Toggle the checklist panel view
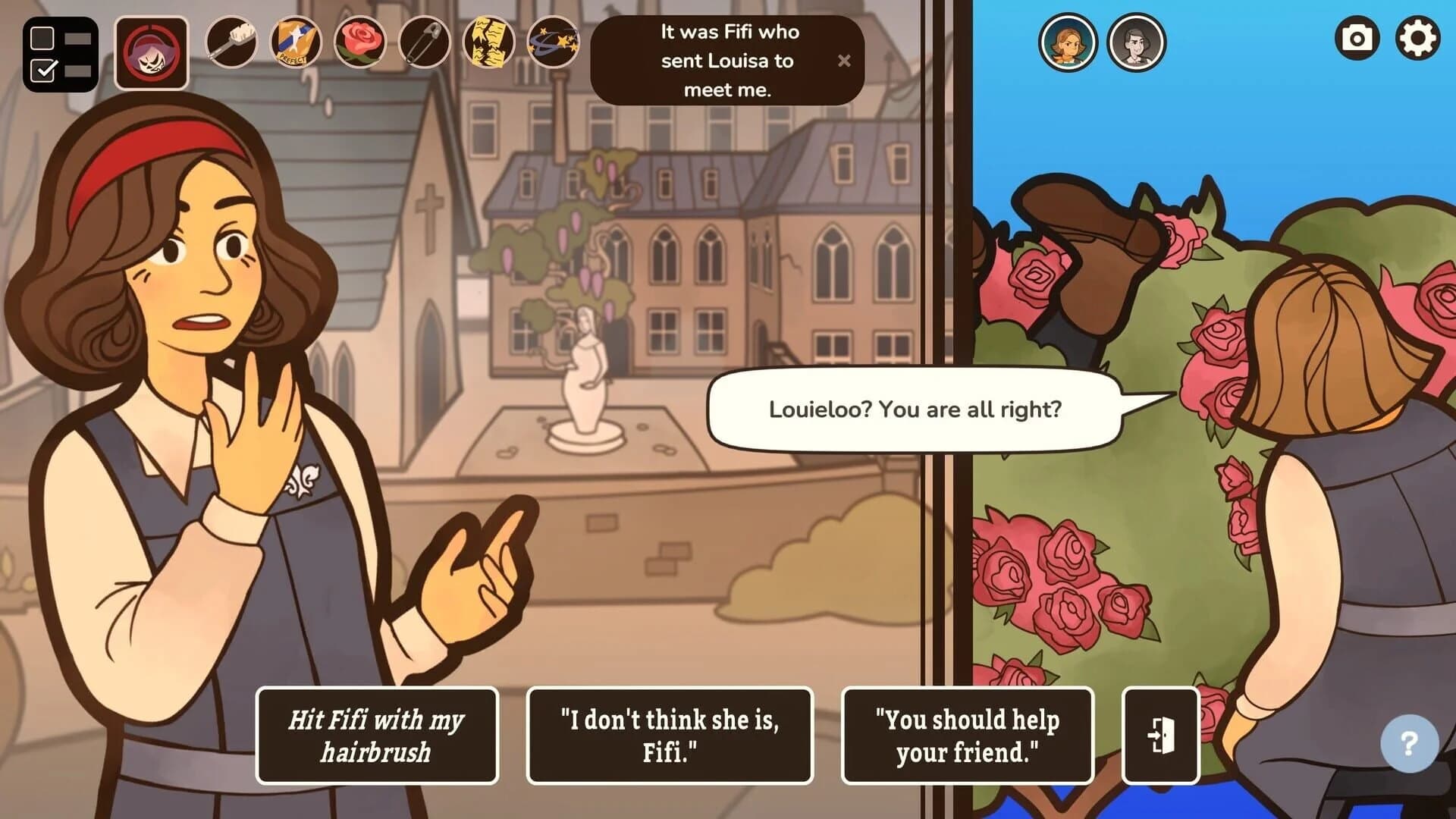Screen dimensions: 1456x819 [x=61, y=53]
